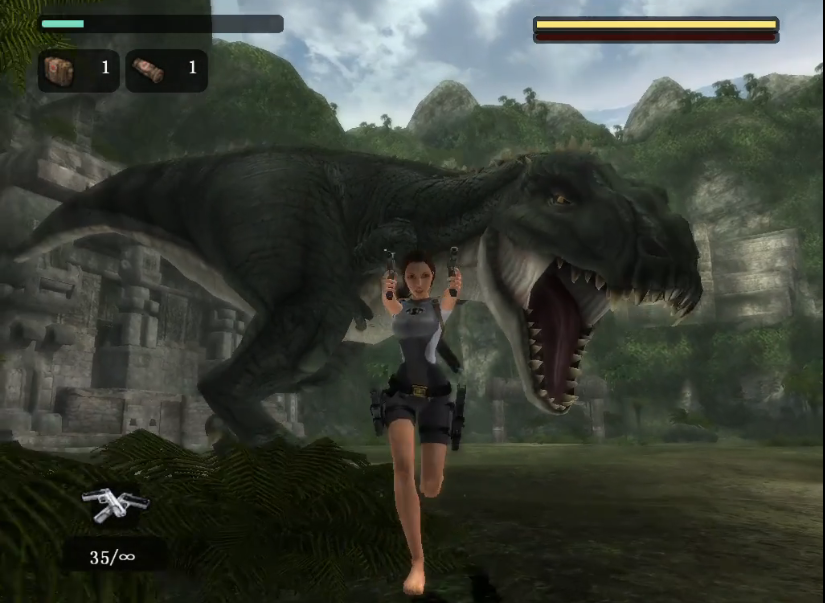
Task: Choose the dual pistols weapon icon
Action: (113, 505)
